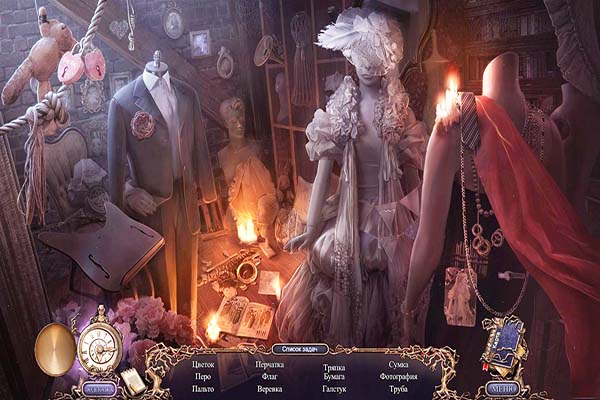This screenshot has height=400, width=600.
Task: Open the notepad journal icon
Action: (x=131, y=378)
